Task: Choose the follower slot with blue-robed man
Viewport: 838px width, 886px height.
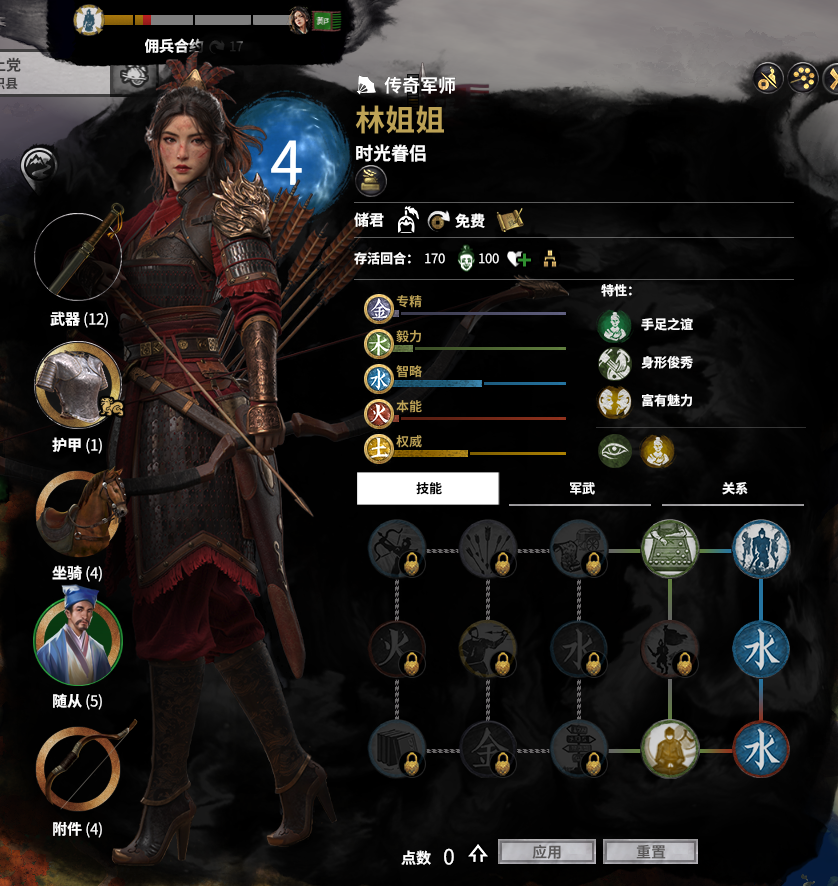Action: pos(78,641)
